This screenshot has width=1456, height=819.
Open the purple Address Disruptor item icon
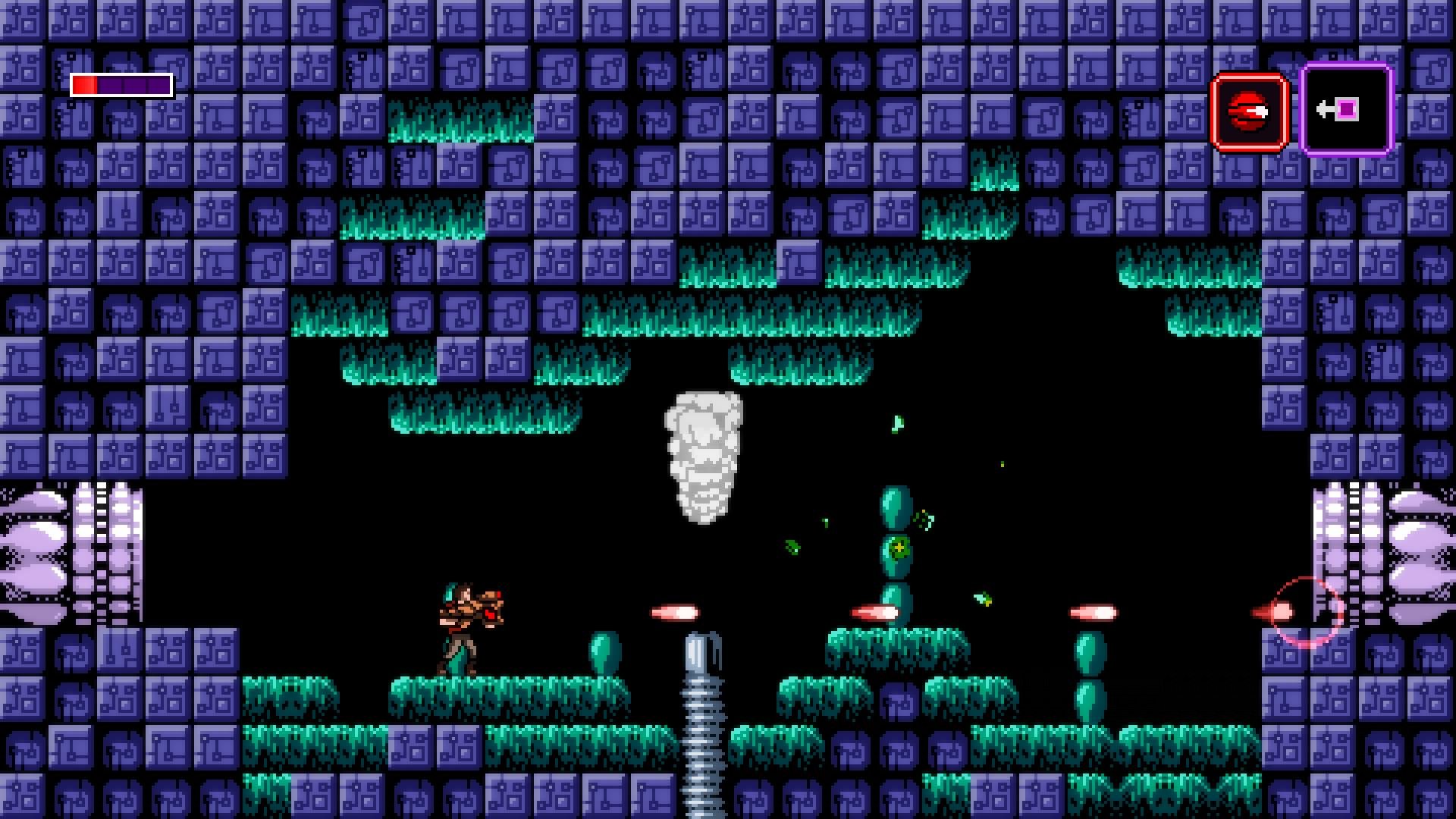[x=1345, y=111]
